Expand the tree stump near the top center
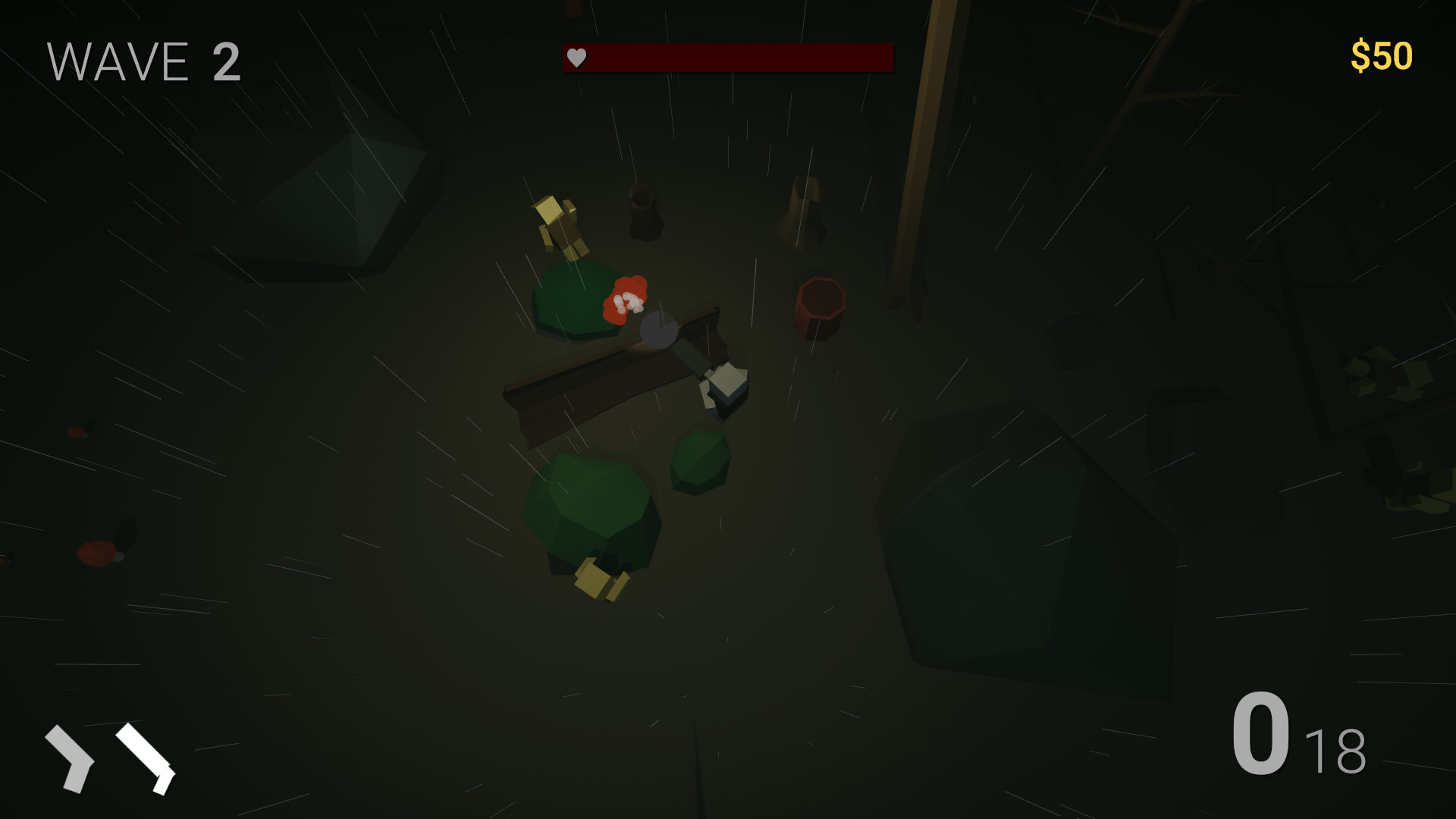Viewport: 1456px width, 819px height. [644, 212]
